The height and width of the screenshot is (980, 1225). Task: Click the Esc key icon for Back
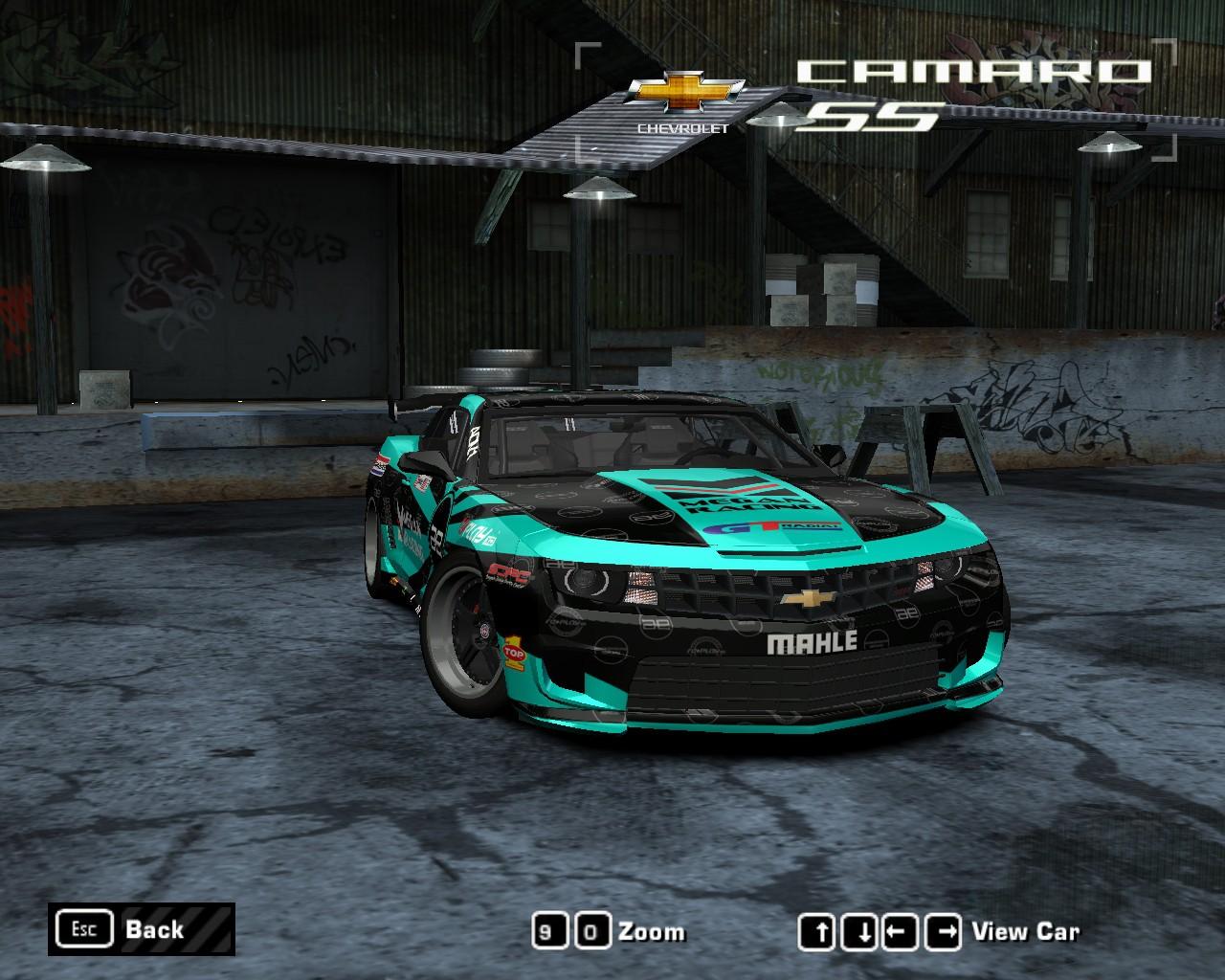click(x=84, y=927)
